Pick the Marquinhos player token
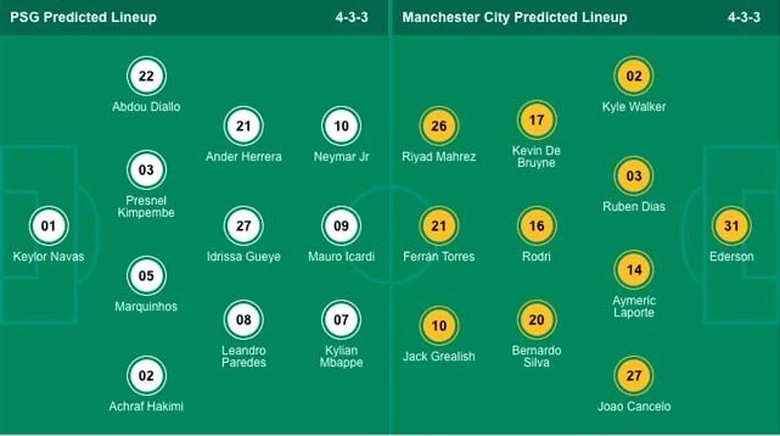The image size is (780, 436). (x=146, y=276)
